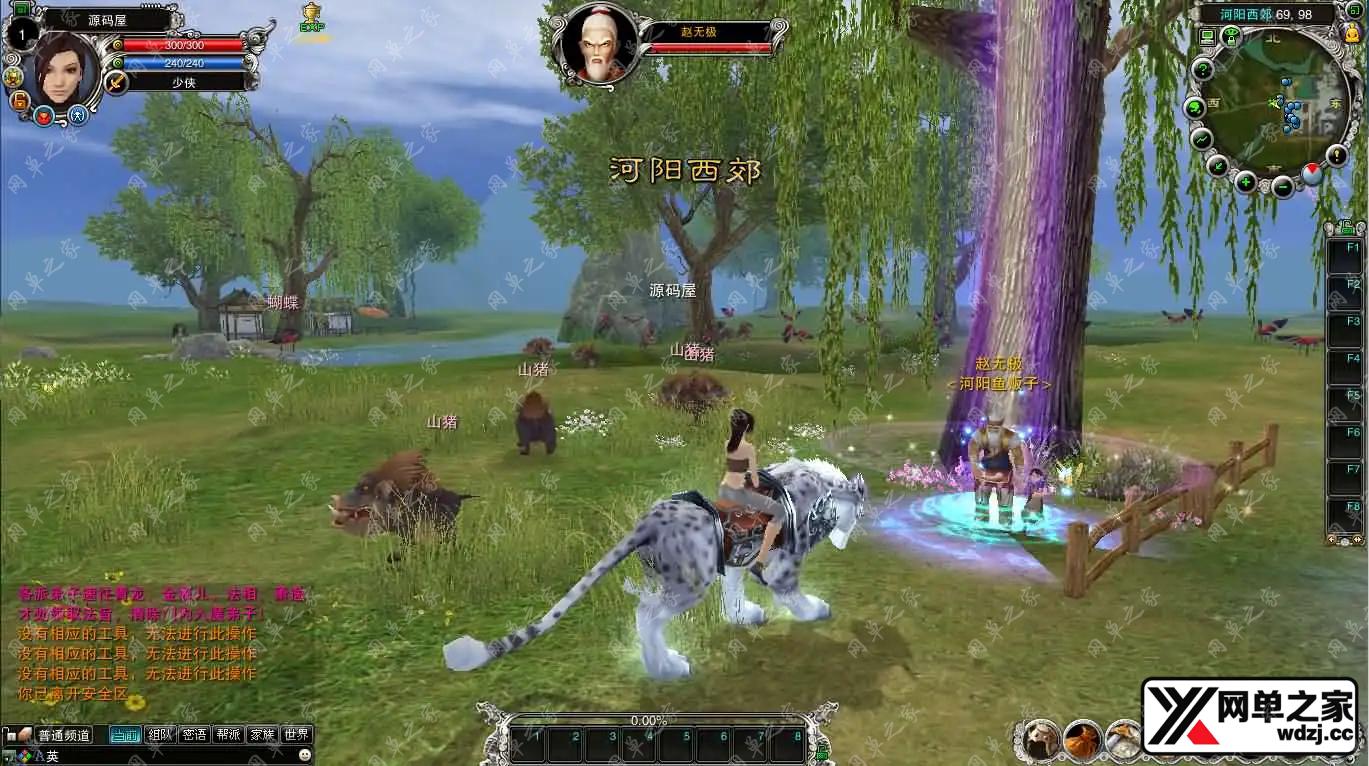The width and height of the screenshot is (1369, 766).
Task: Switch chat to the 组队 (team) tab
Action: click(159, 734)
